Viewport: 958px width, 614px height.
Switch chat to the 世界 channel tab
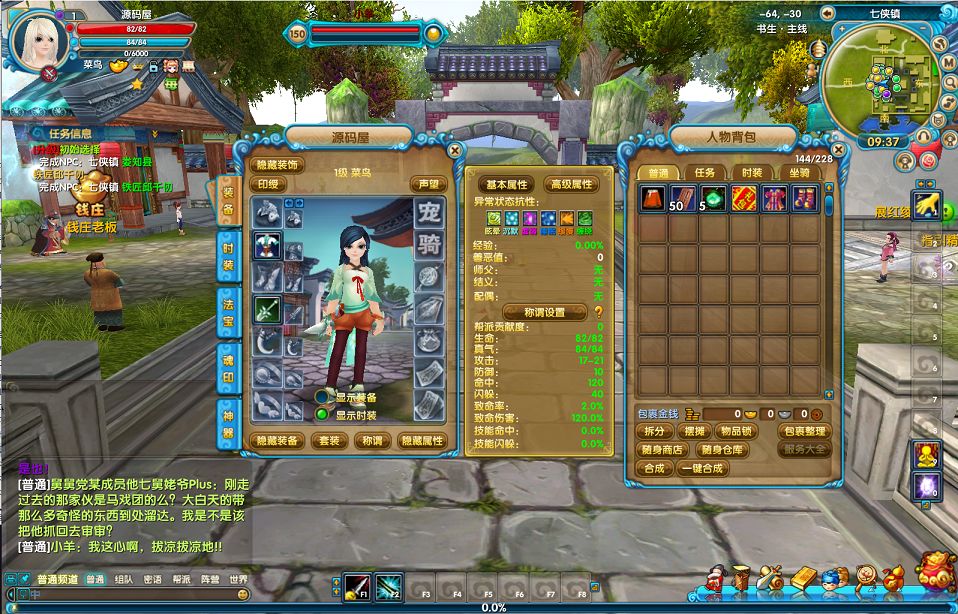click(238, 579)
